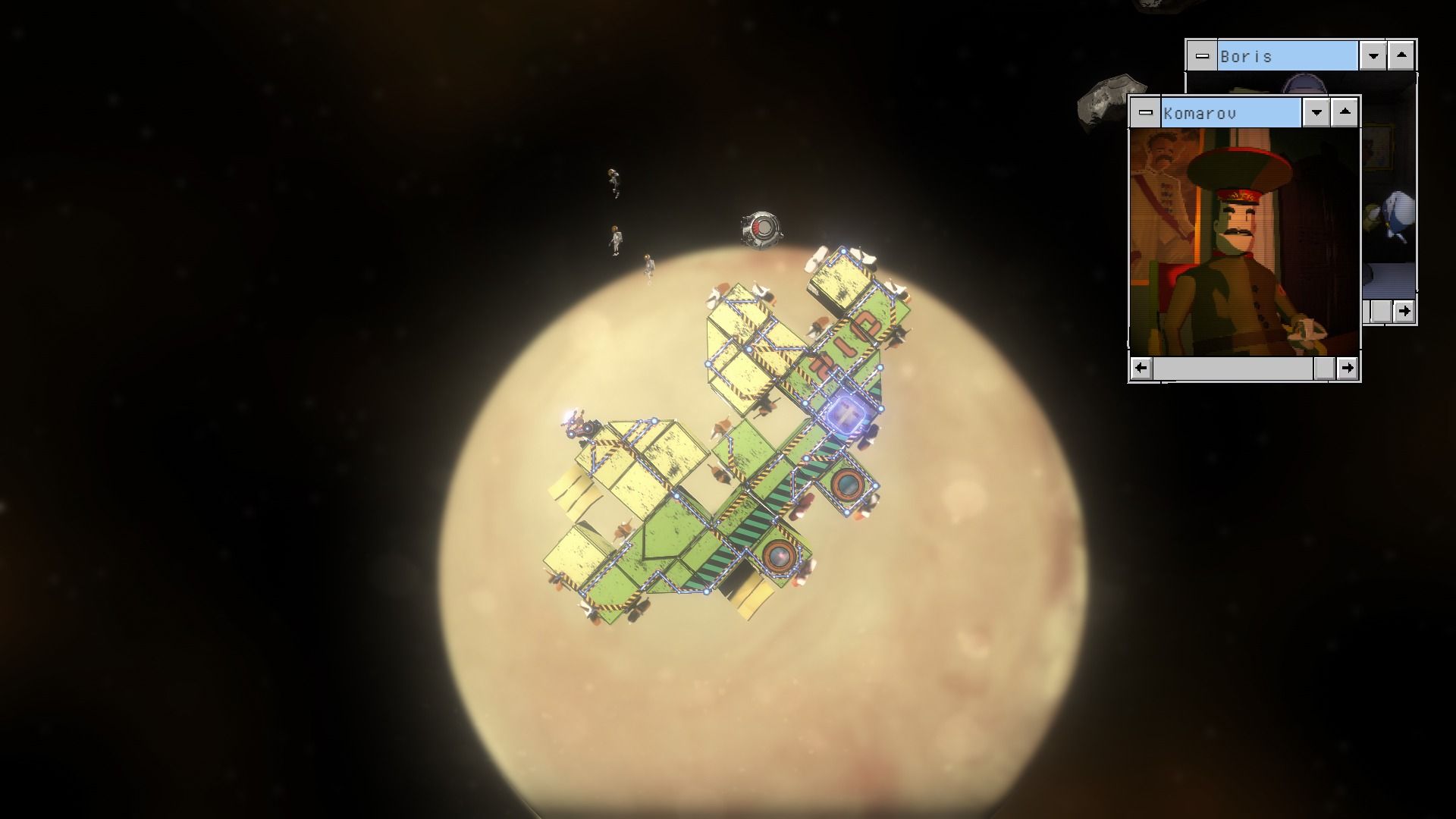This screenshot has height=819, width=1456.
Task: Click the down arrow on Boris's title bar
Action: click(1373, 57)
